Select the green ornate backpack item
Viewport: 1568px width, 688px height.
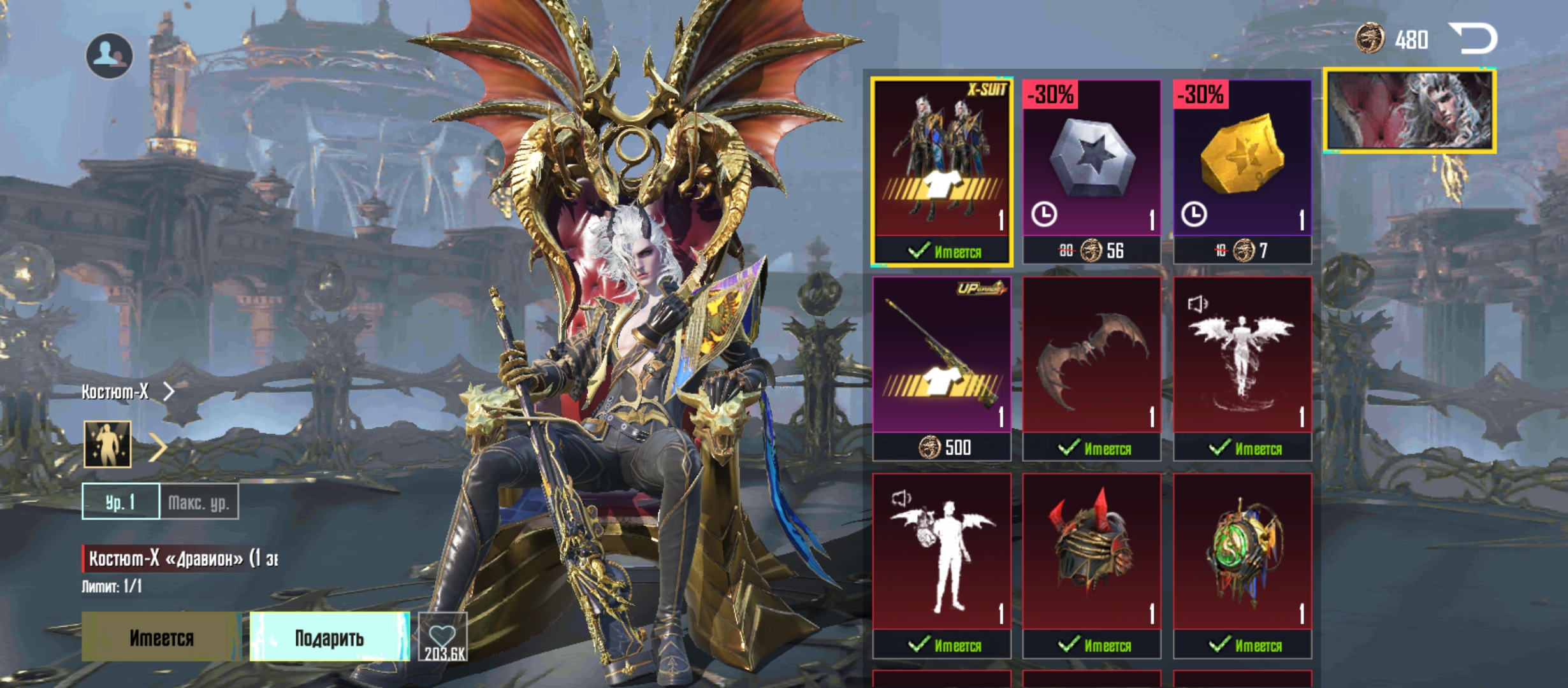coord(1242,564)
